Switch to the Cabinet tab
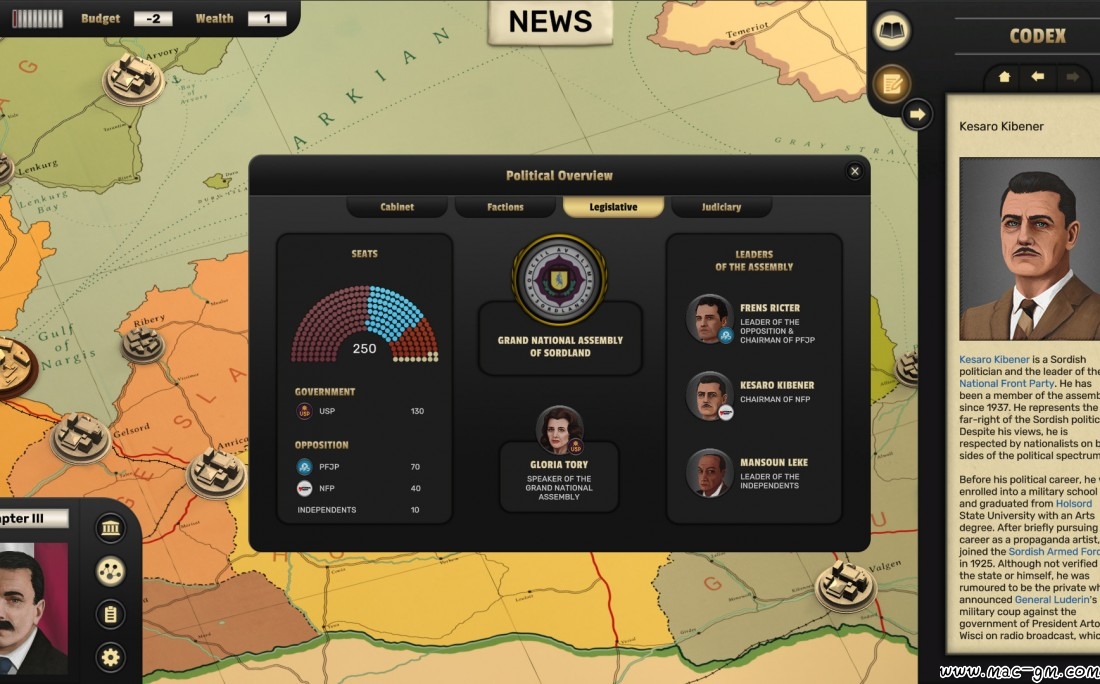 (x=397, y=207)
